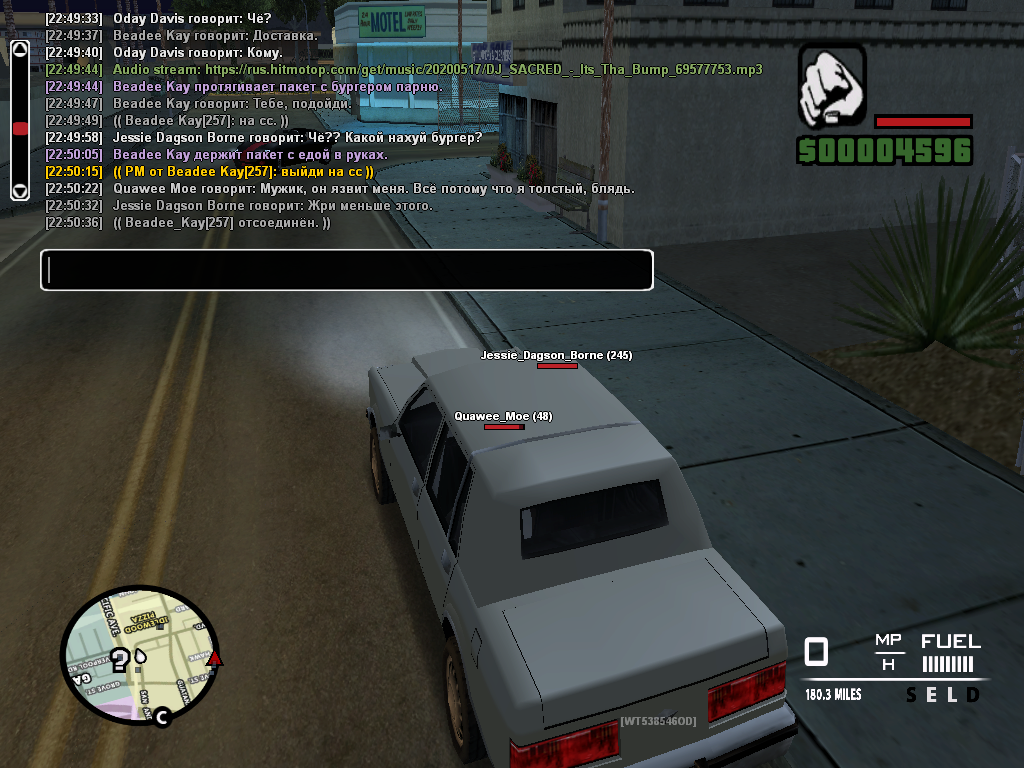The image size is (1024, 768).
Task: Click the red chat scrollbar thumb
Action: click(x=19, y=128)
